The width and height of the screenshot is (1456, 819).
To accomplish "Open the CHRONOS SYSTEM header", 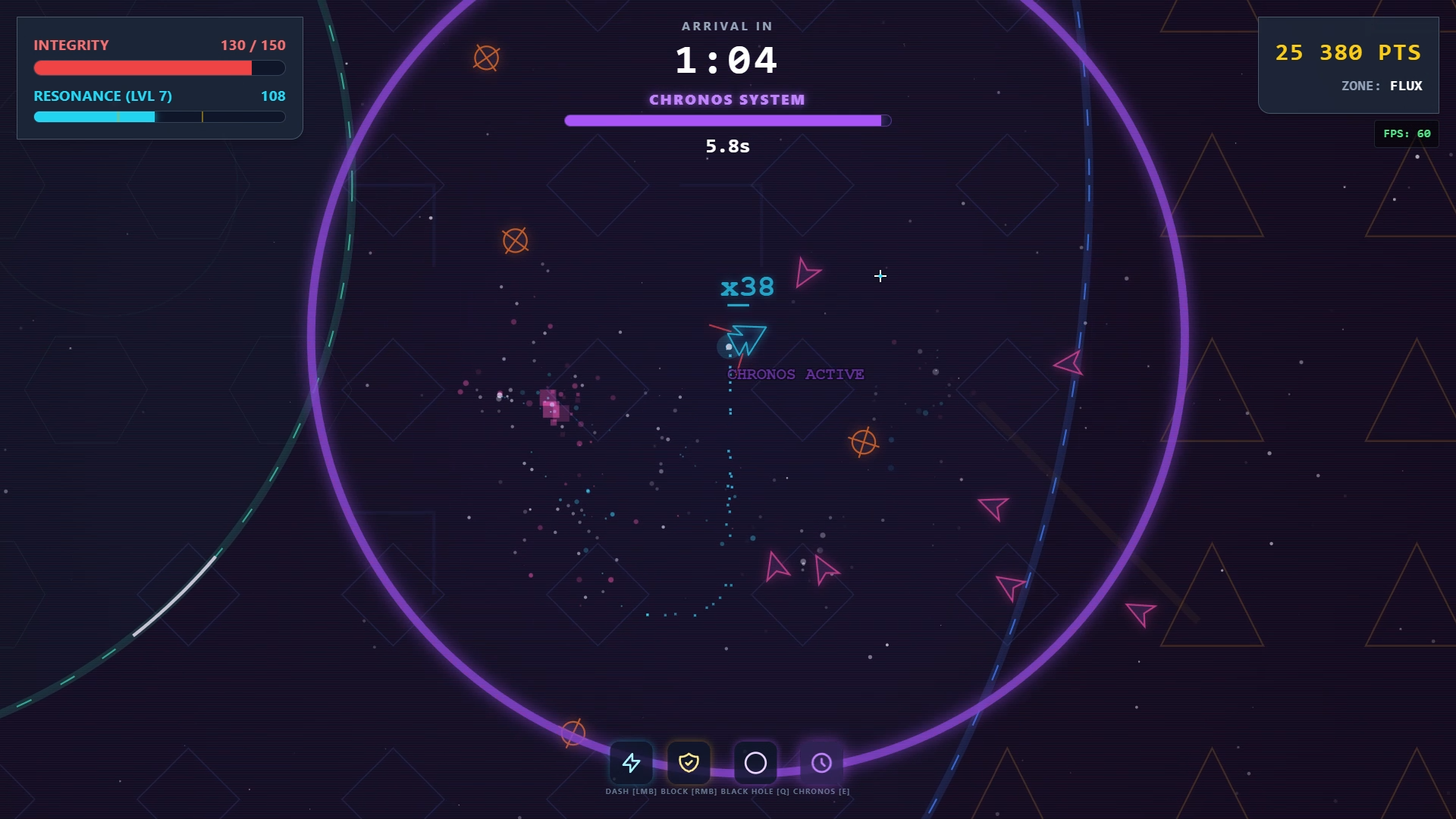I will pyautogui.click(x=727, y=99).
